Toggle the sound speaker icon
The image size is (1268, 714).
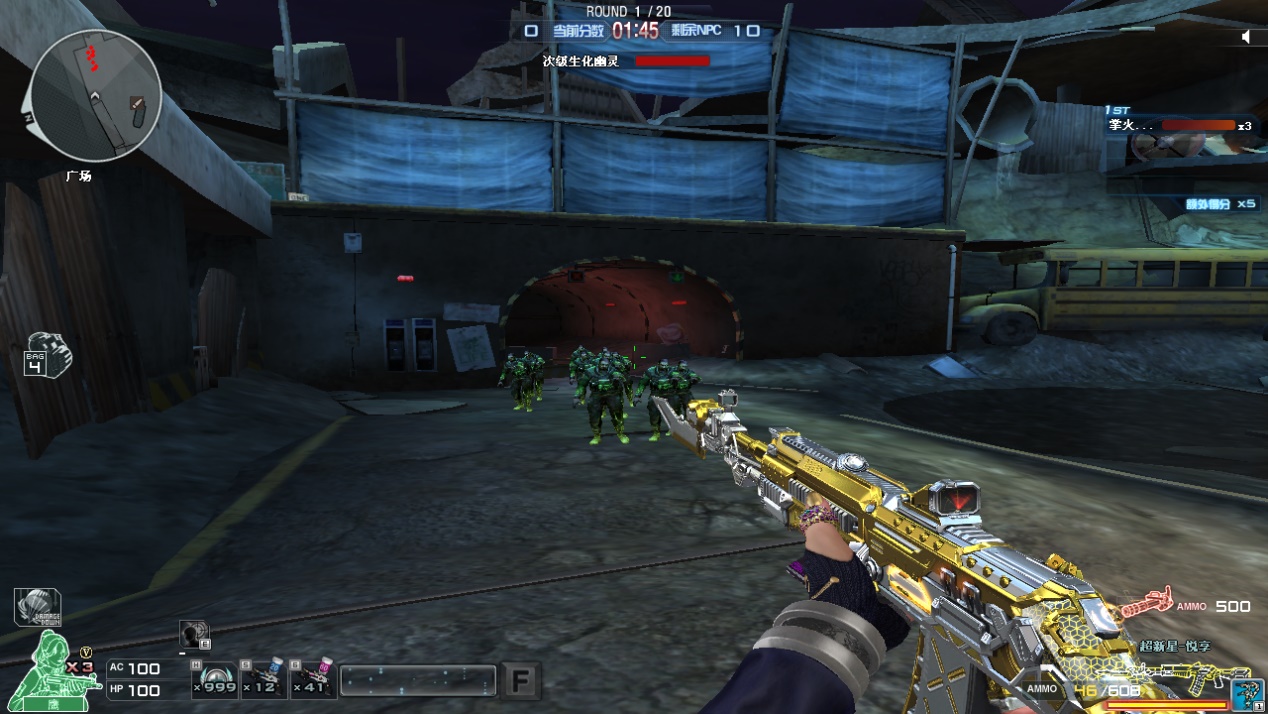1247,36
